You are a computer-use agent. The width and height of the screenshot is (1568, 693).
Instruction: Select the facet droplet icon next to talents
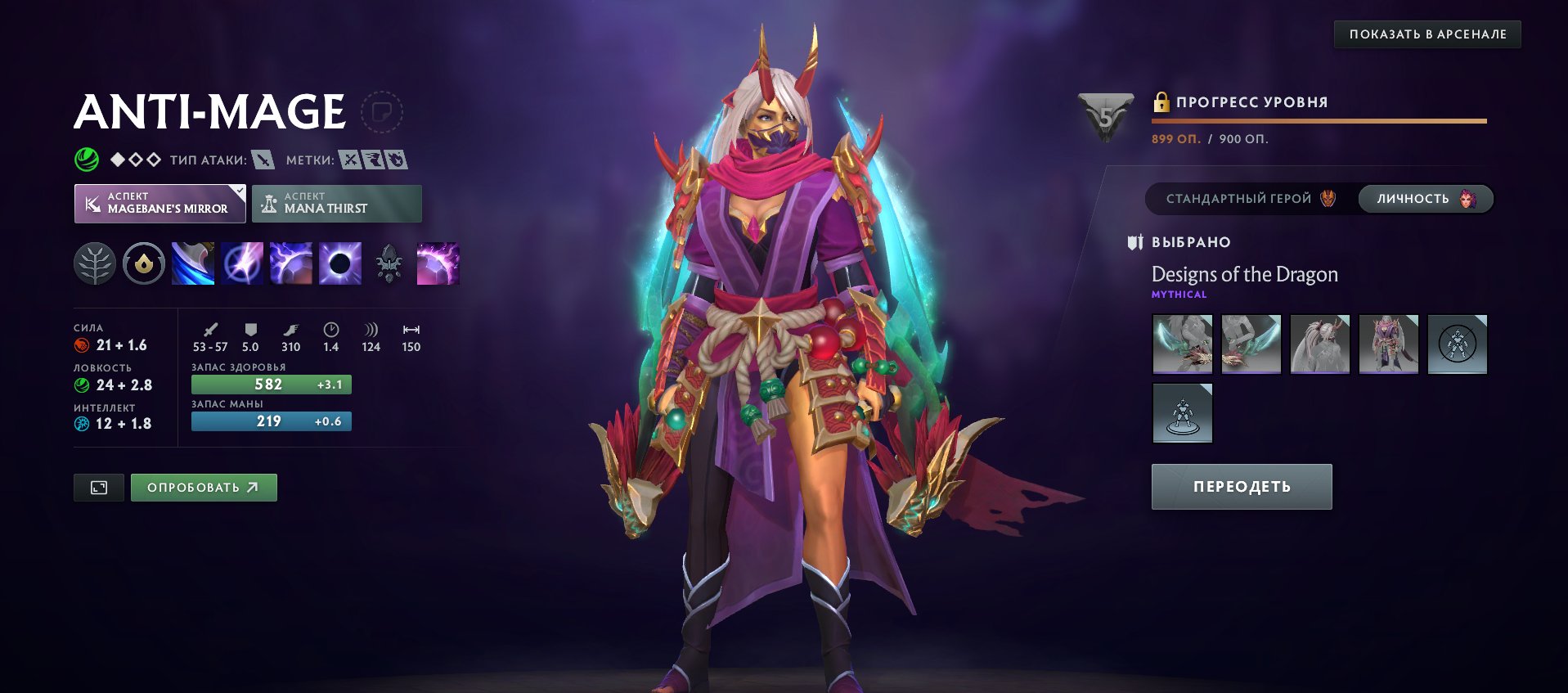coord(143,263)
